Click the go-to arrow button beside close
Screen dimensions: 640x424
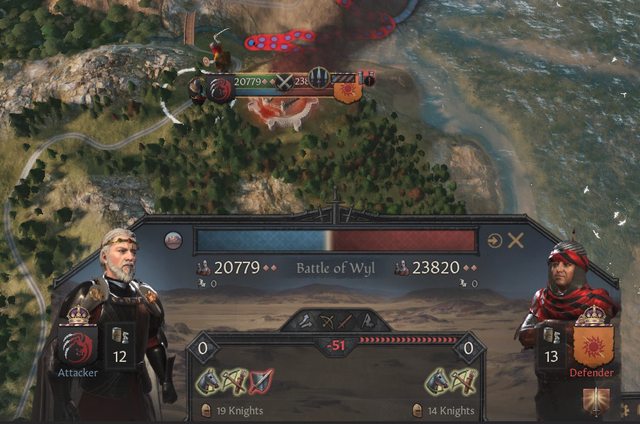494,240
